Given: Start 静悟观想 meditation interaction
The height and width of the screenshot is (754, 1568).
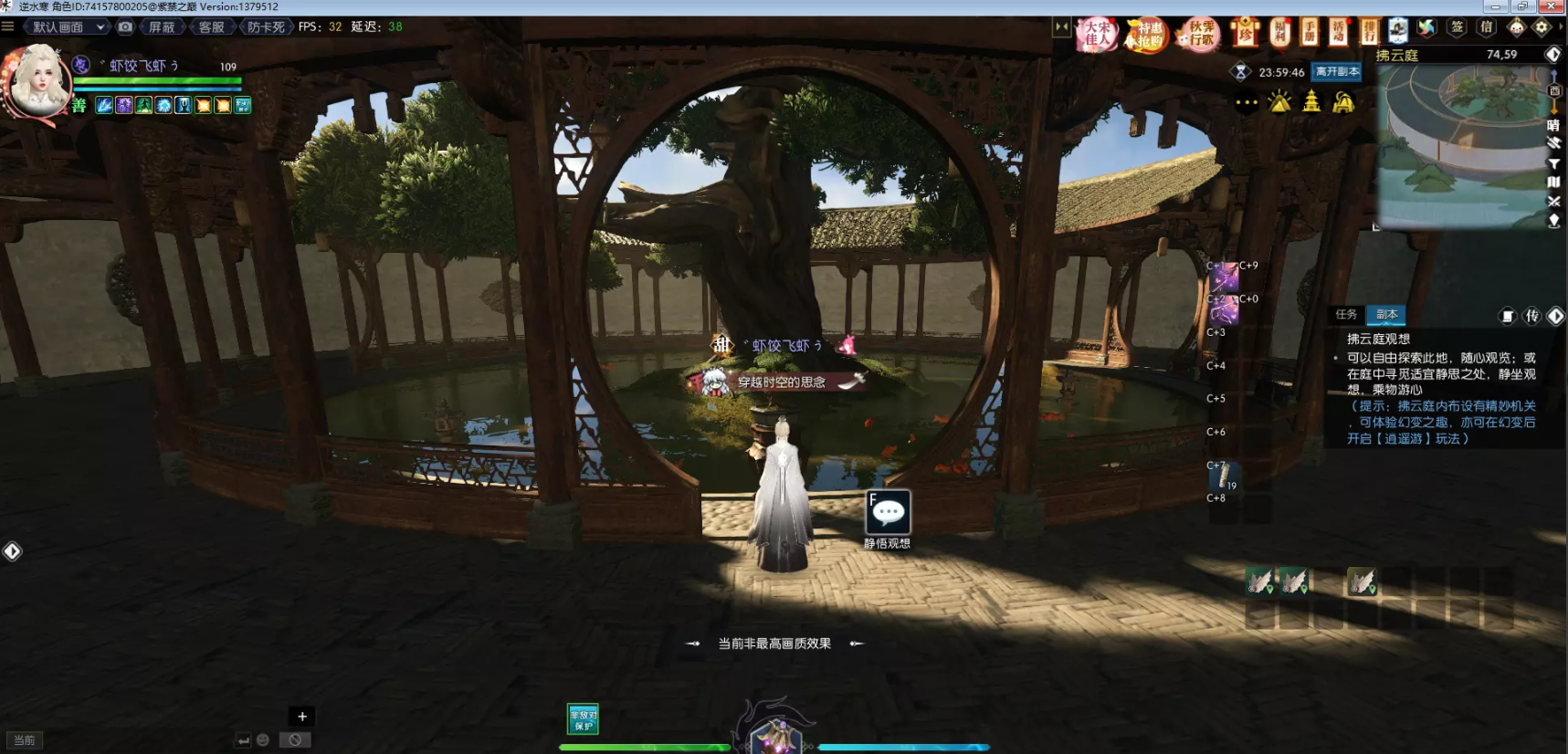Looking at the screenshot, I should pos(888,513).
